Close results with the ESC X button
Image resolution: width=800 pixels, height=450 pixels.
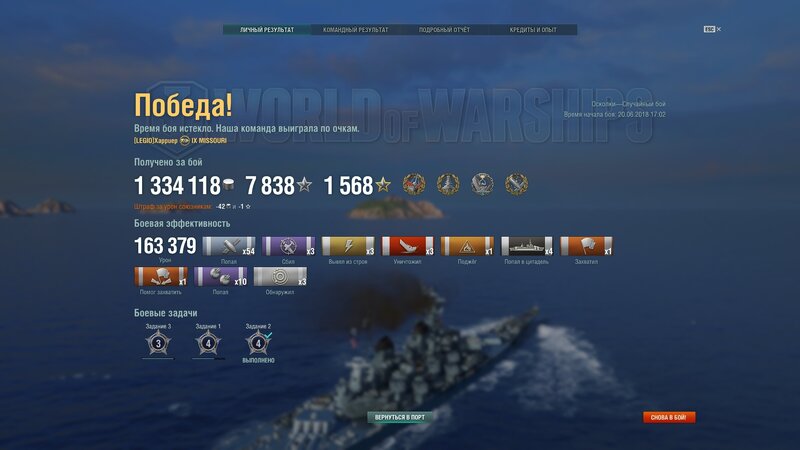pos(712,29)
